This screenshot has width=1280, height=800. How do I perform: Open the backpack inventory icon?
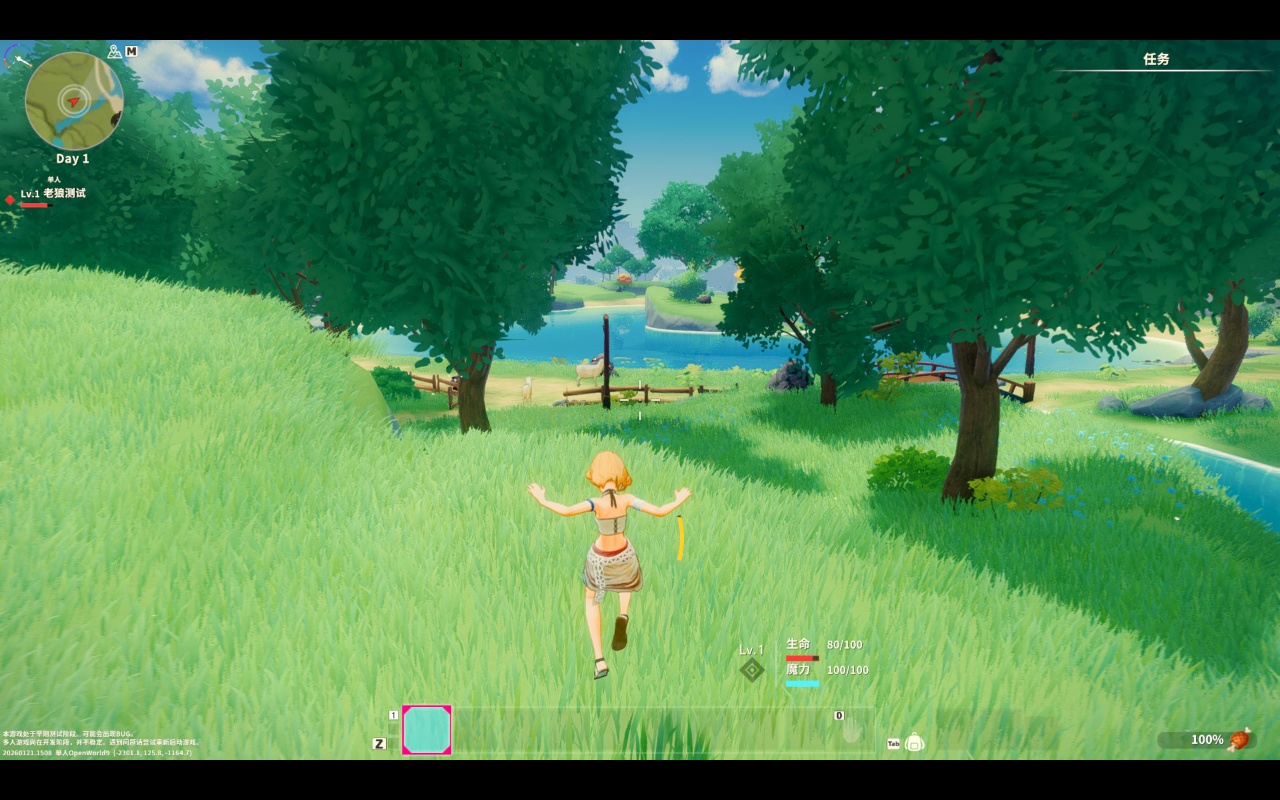coord(914,742)
